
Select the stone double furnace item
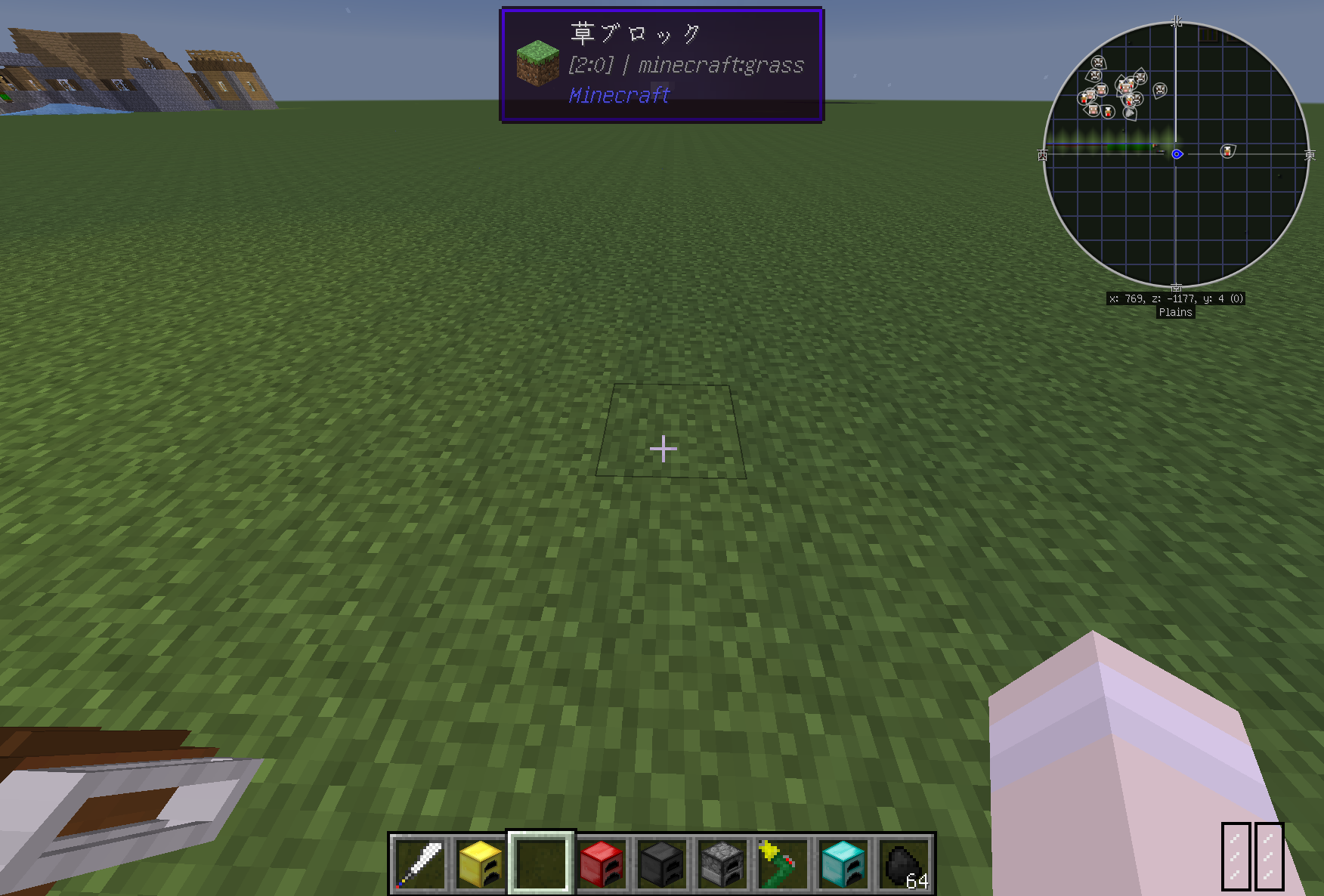coord(722,865)
